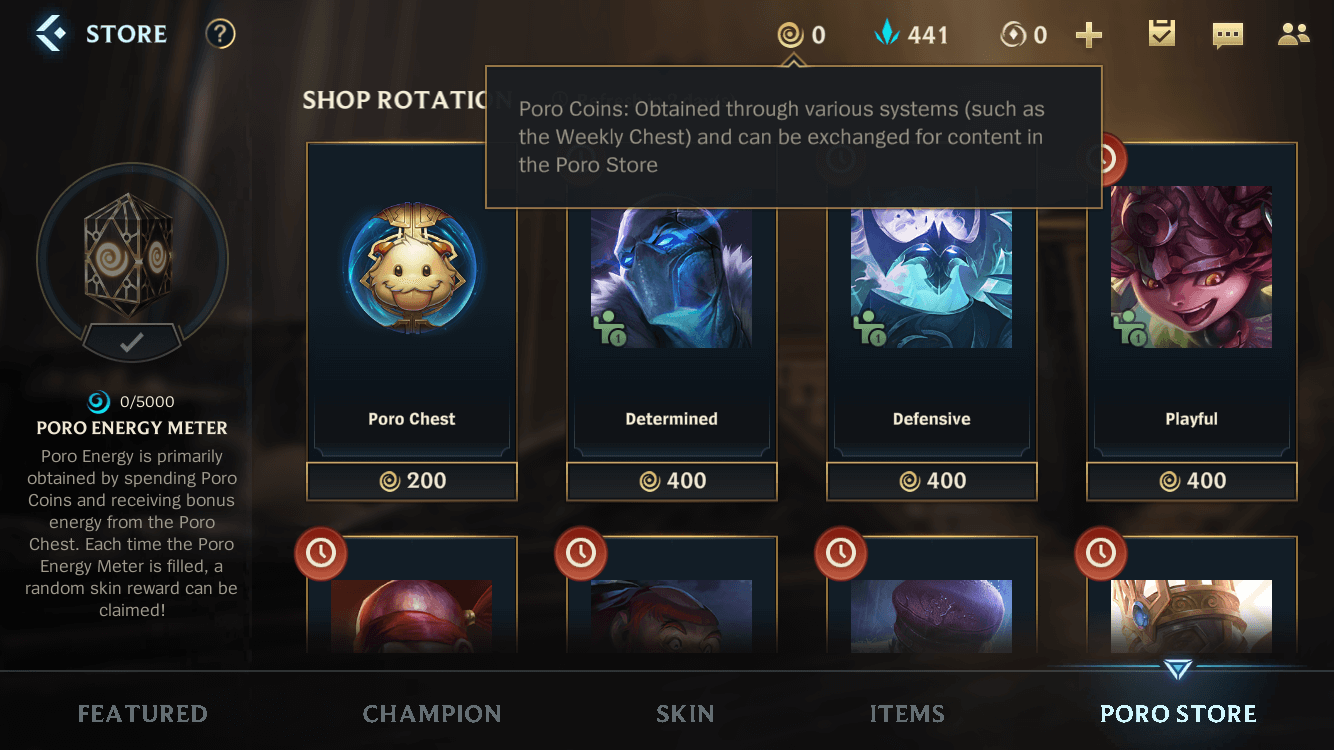Viewport: 1334px width, 750px height.
Task: Open Wild Cores purchase with the plus icon
Action: tap(1089, 33)
